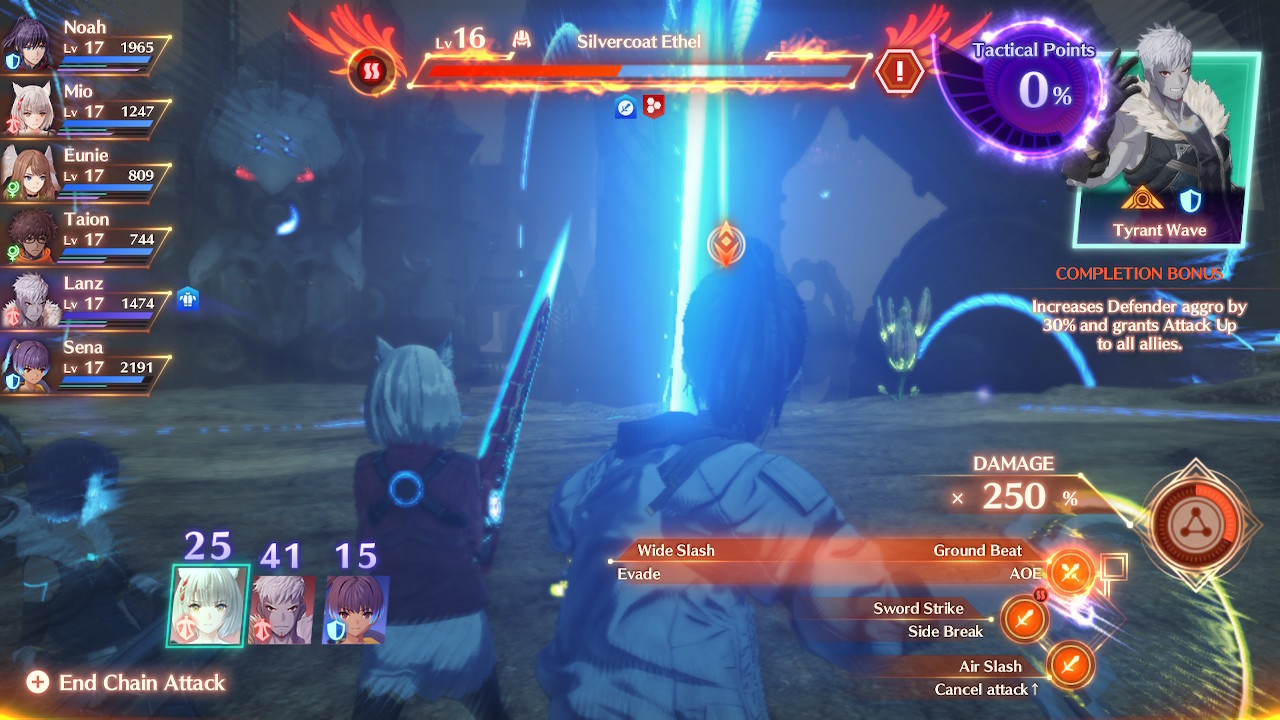1280x720 pixels.
Task: Activate the Sword Strike art
Action: tap(1024, 619)
